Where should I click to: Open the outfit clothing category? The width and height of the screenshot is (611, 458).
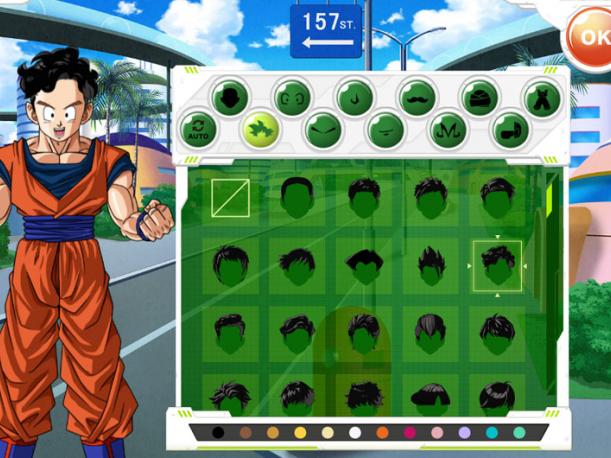(x=543, y=98)
